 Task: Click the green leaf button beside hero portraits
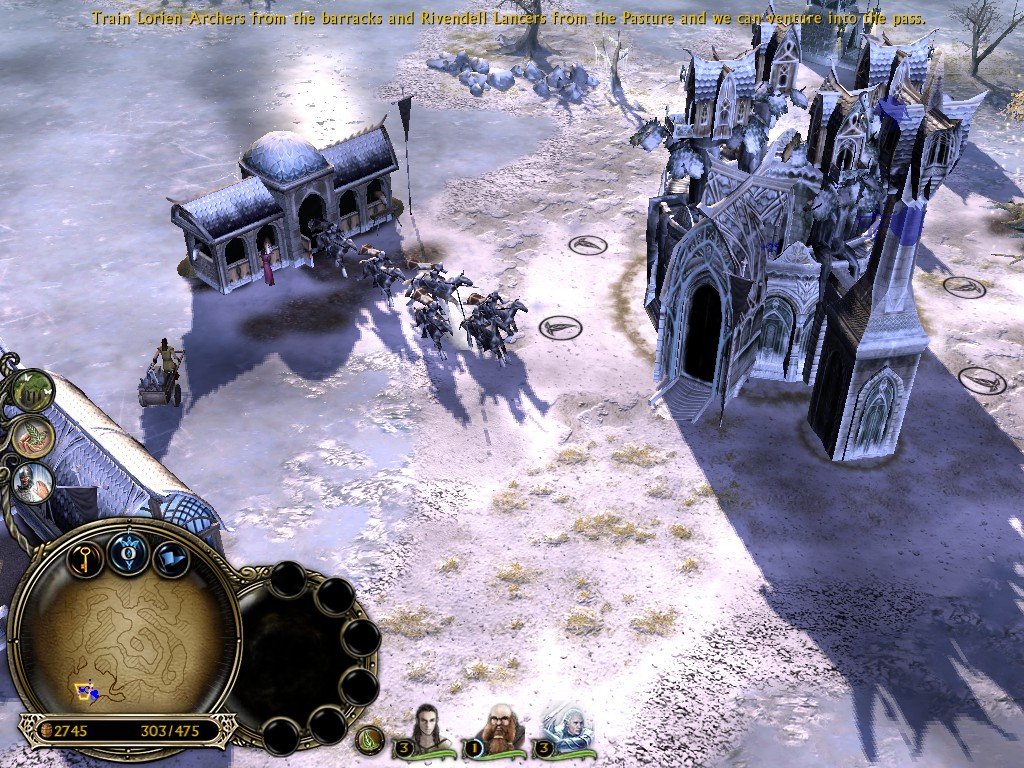pos(371,741)
